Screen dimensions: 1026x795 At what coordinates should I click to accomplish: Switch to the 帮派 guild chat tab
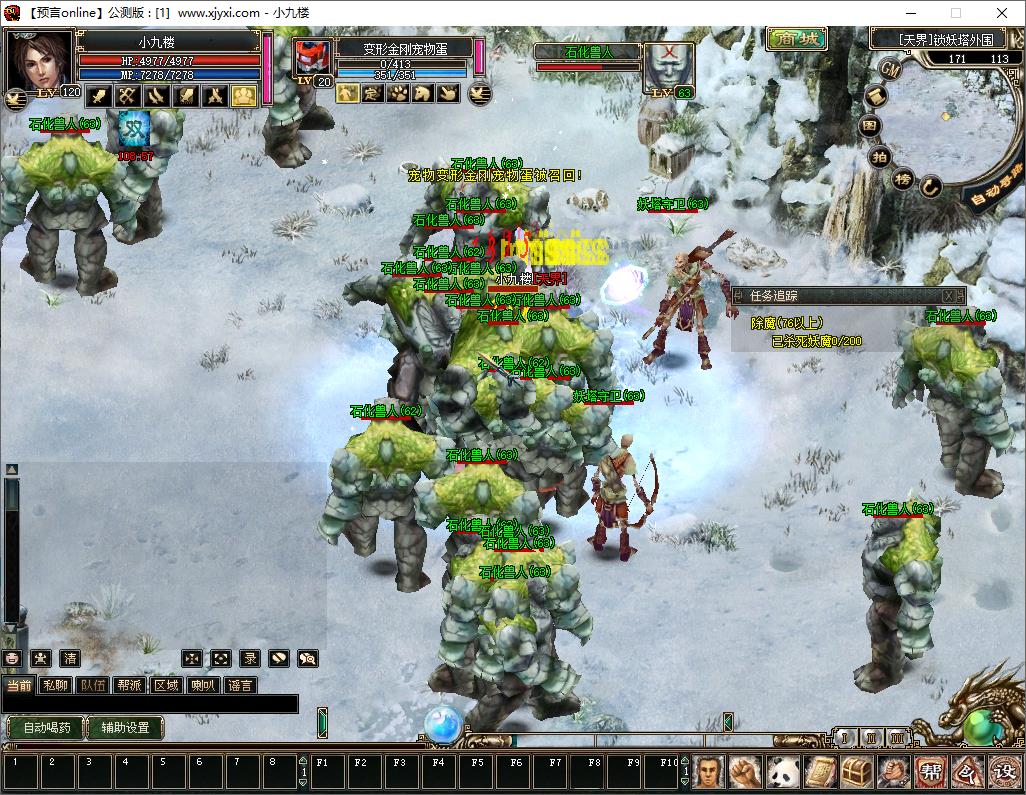coord(129,685)
